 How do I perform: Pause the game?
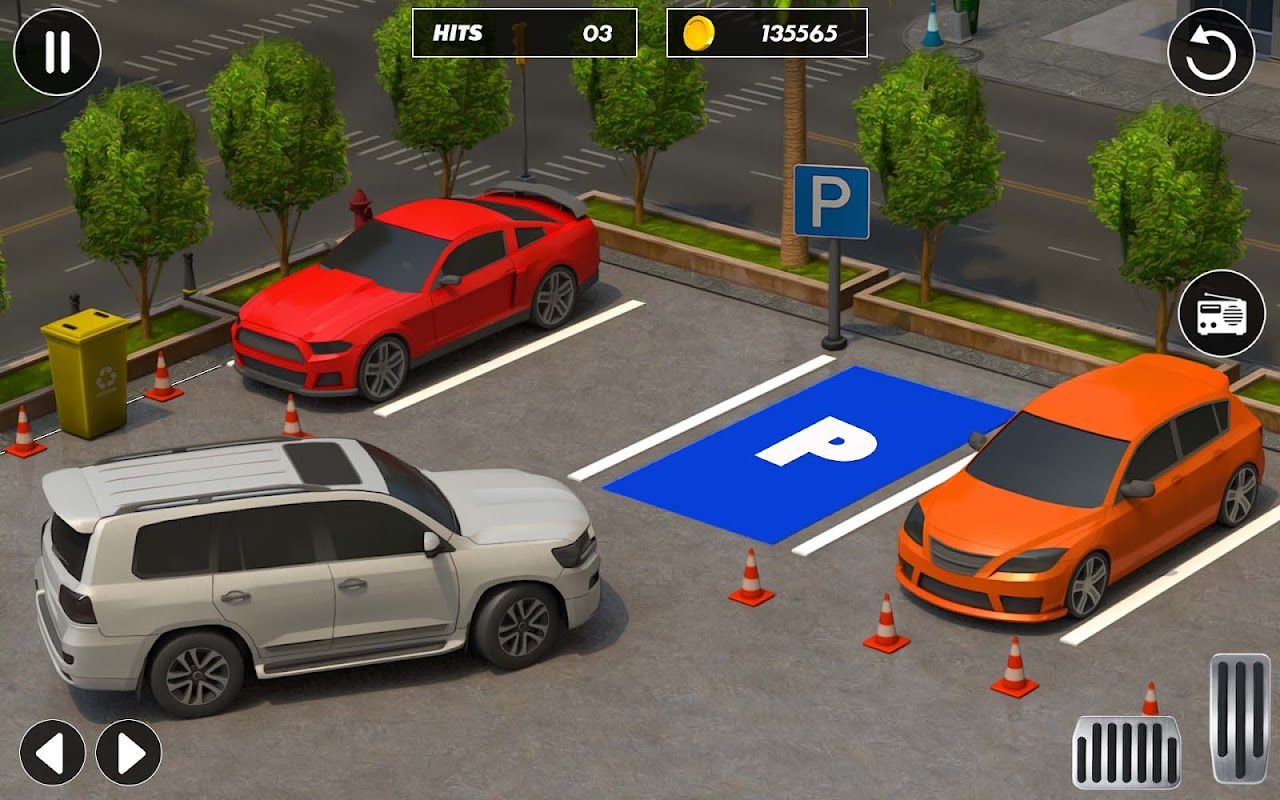coord(57,52)
